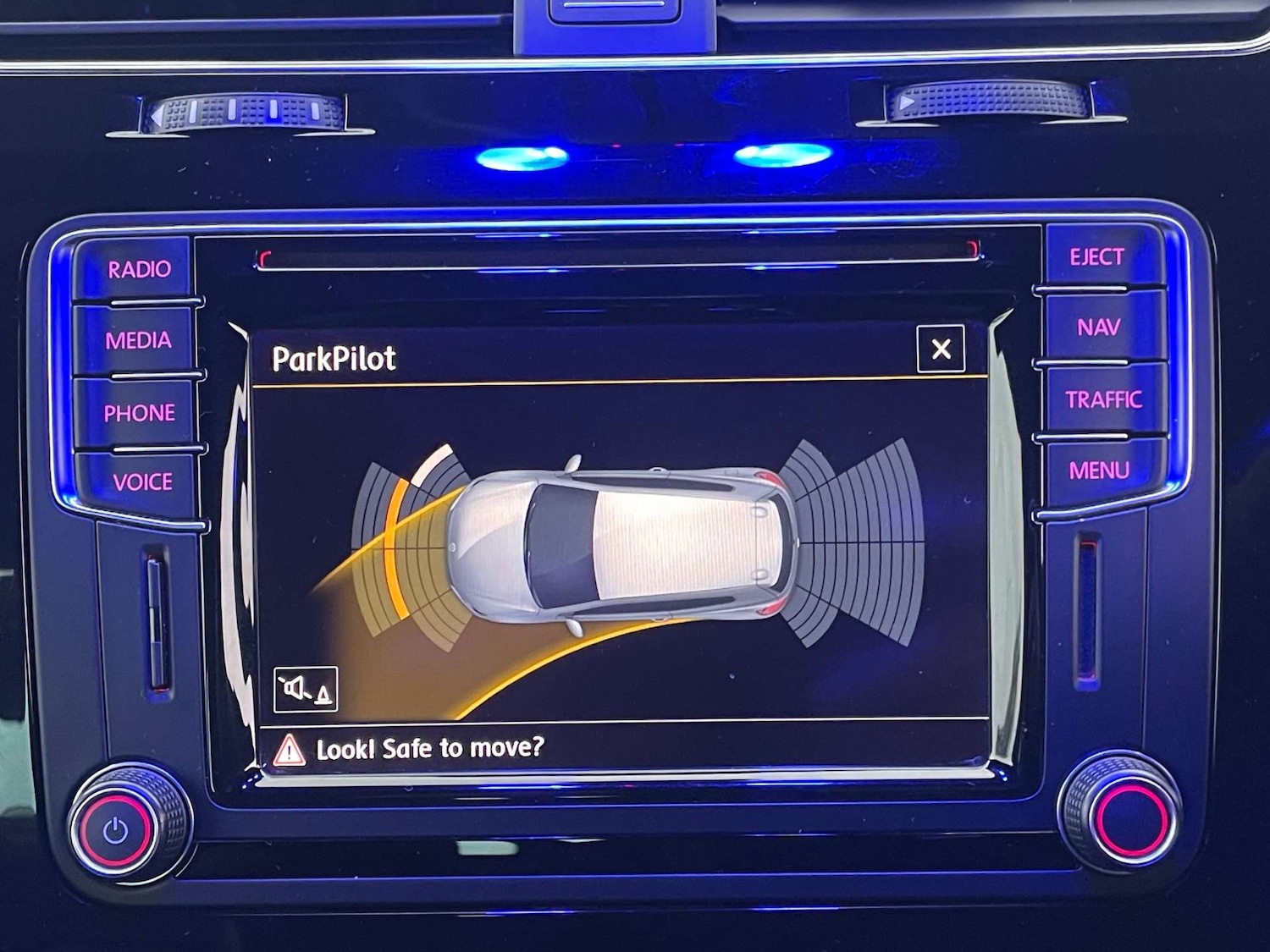1270x952 pixels.
Task: Open NAV navigation
Action: [x=1098, y=327]
